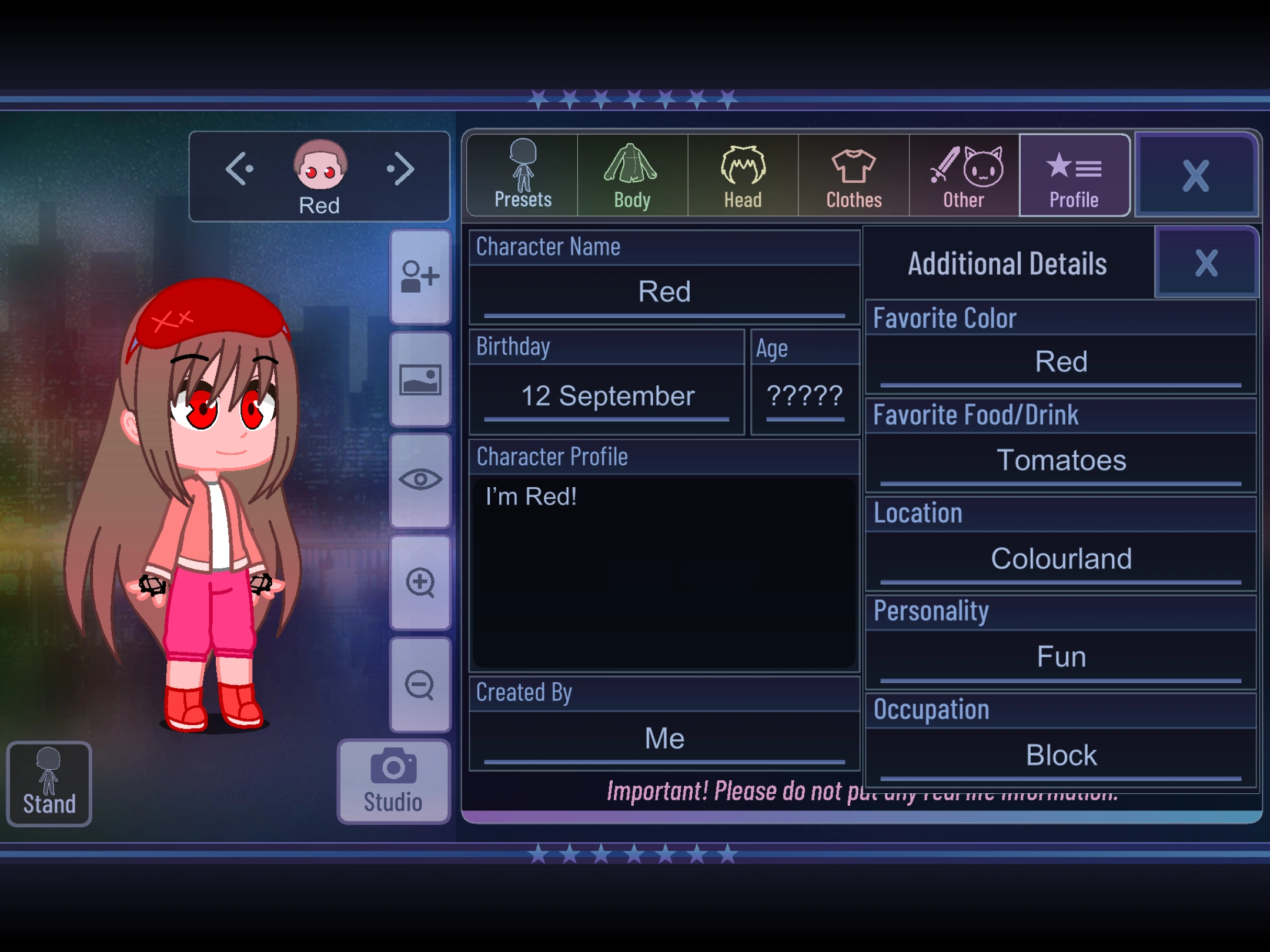
Task: Click the Character Profile text box
Action: point(663,570)
